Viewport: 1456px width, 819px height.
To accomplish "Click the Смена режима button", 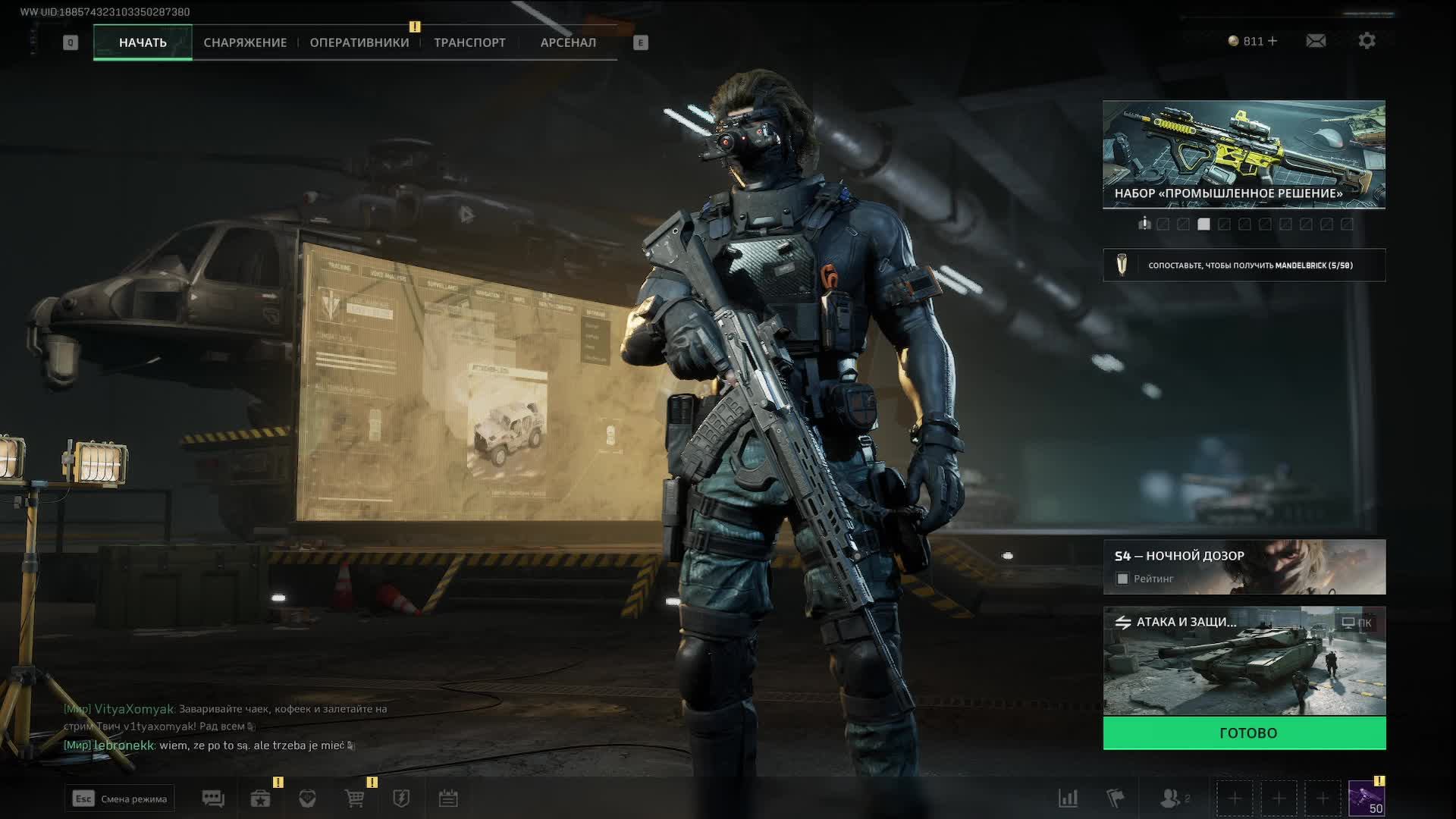I will click(x=120, y=799).
